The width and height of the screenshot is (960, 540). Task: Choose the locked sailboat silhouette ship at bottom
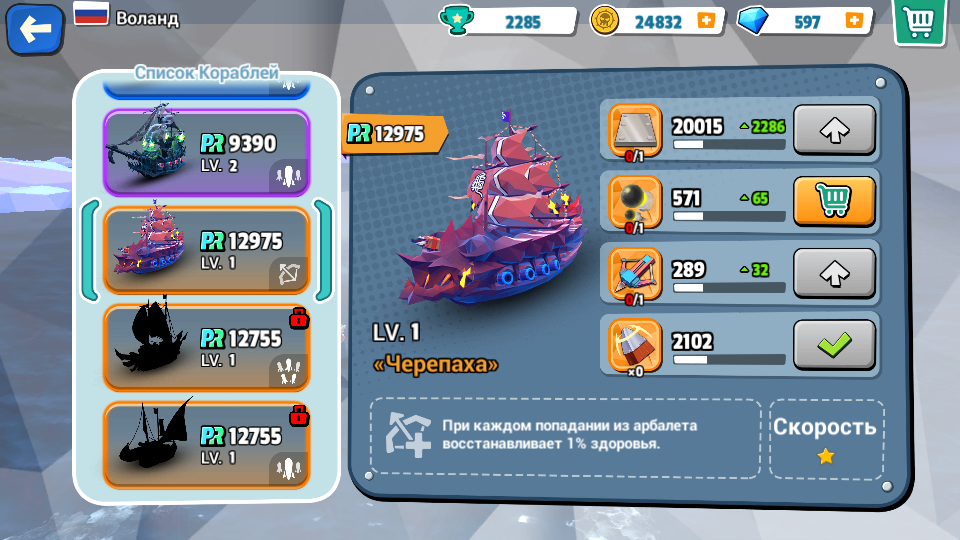tap(206, 444)
